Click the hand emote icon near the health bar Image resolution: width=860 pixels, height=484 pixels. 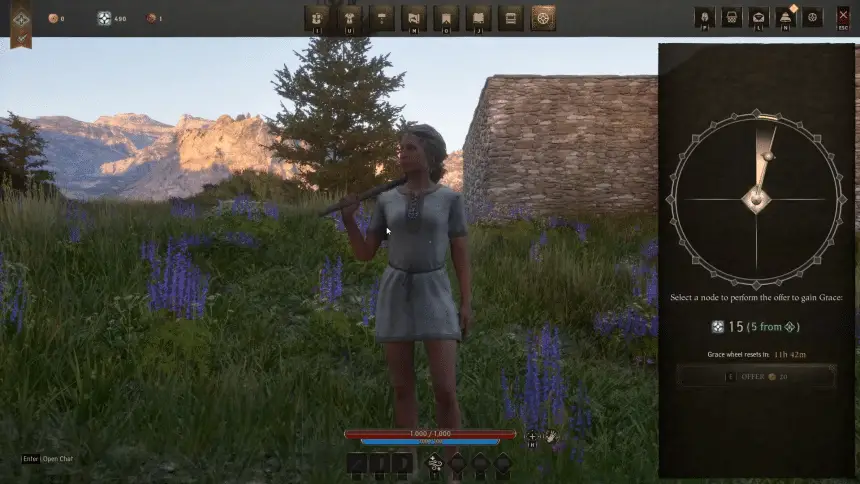[551, 437]
